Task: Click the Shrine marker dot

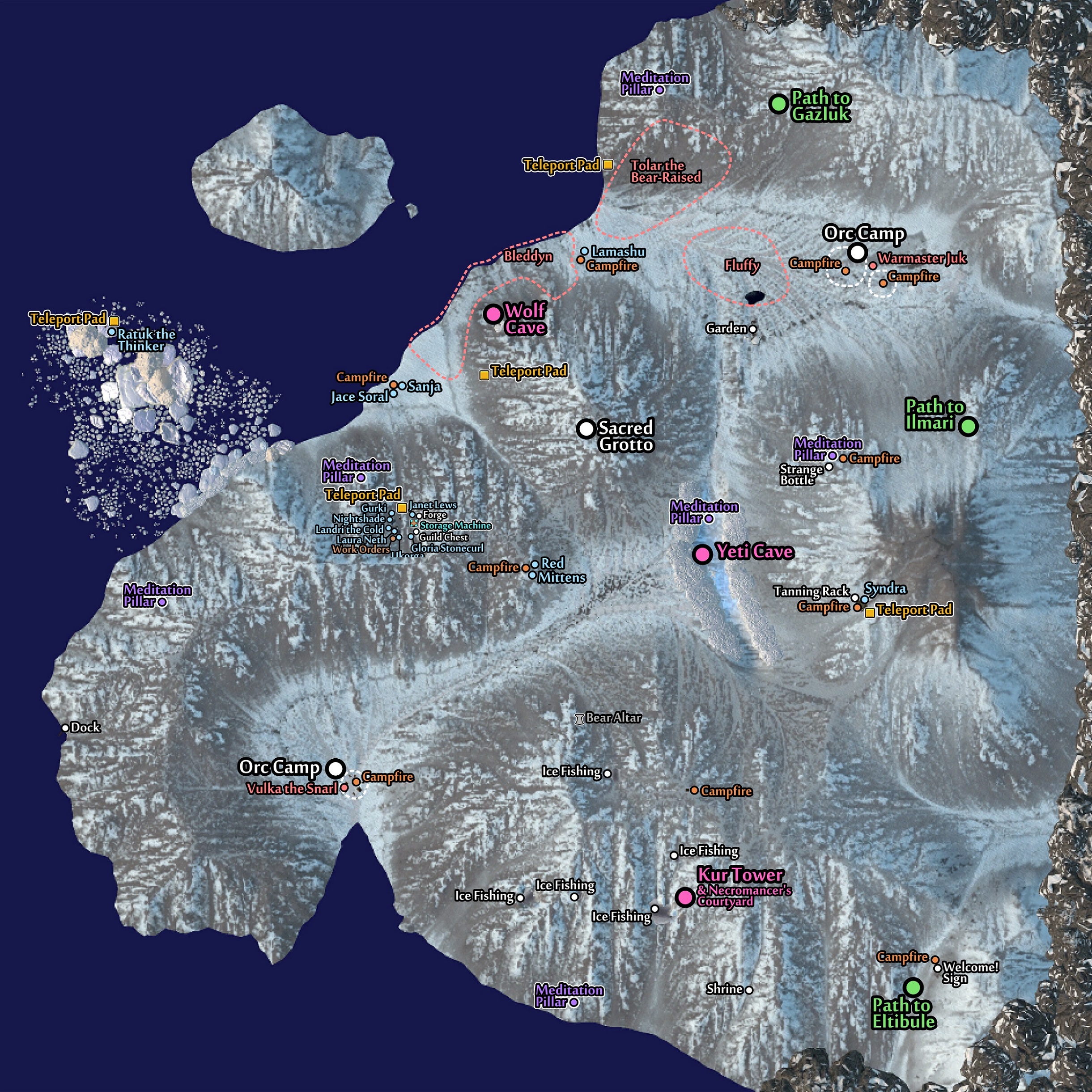Action: (x=749, y=990)
